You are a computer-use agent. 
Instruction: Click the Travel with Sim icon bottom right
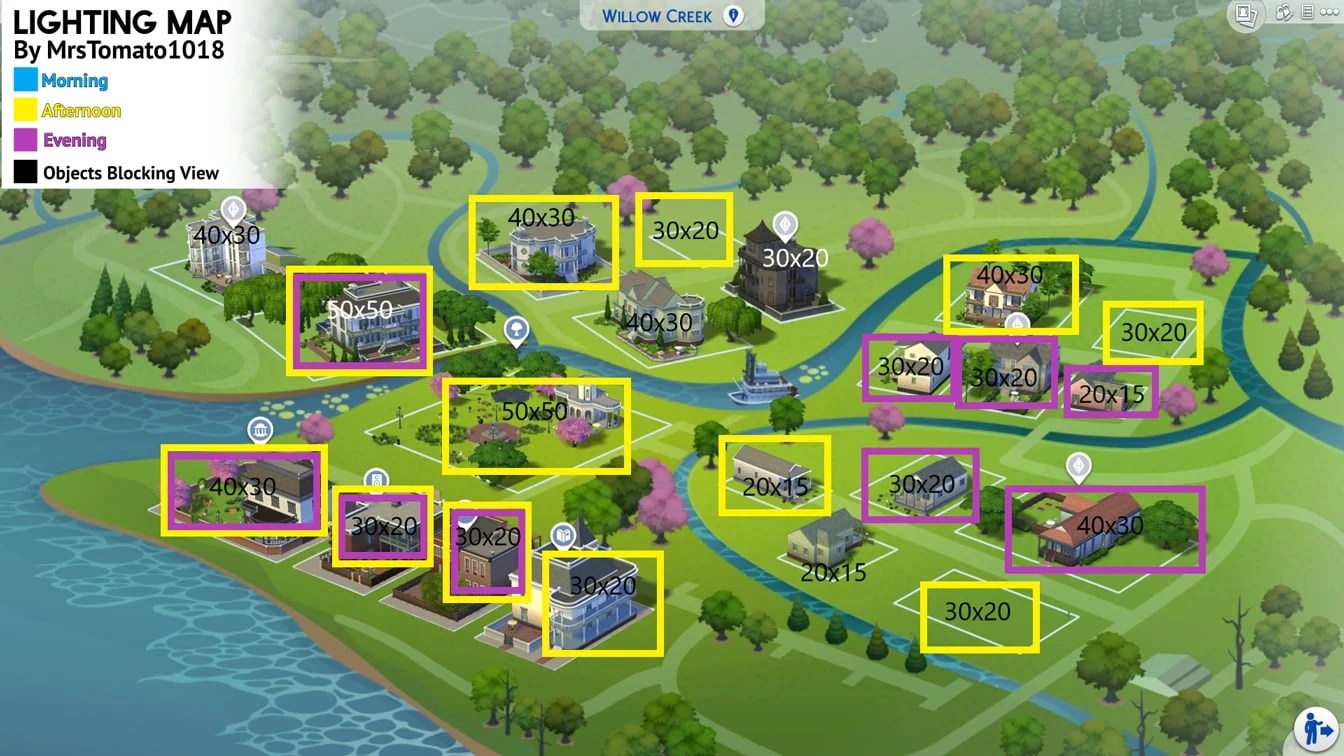1315,727
